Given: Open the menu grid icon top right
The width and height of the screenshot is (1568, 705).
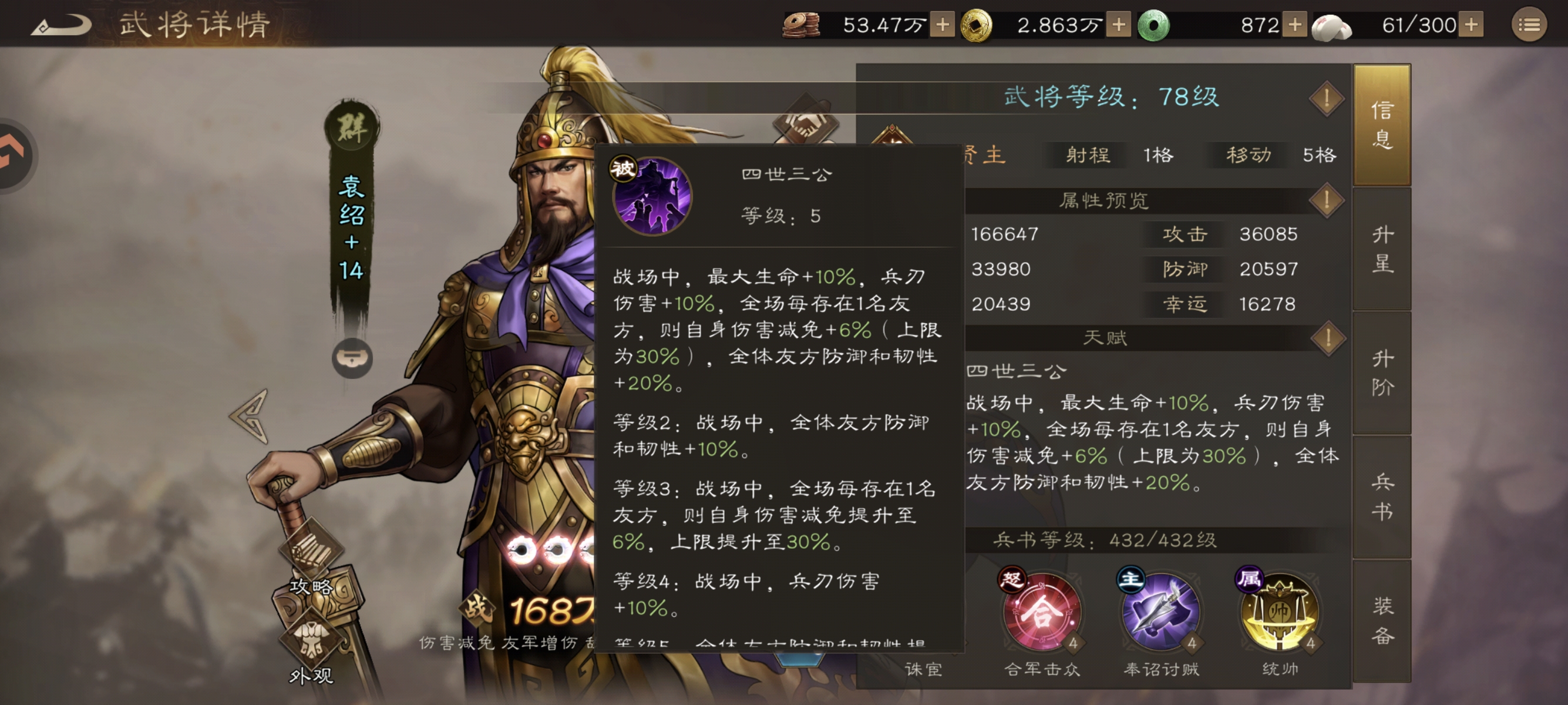Looking at the screenshot, I should click(1532, 25).
